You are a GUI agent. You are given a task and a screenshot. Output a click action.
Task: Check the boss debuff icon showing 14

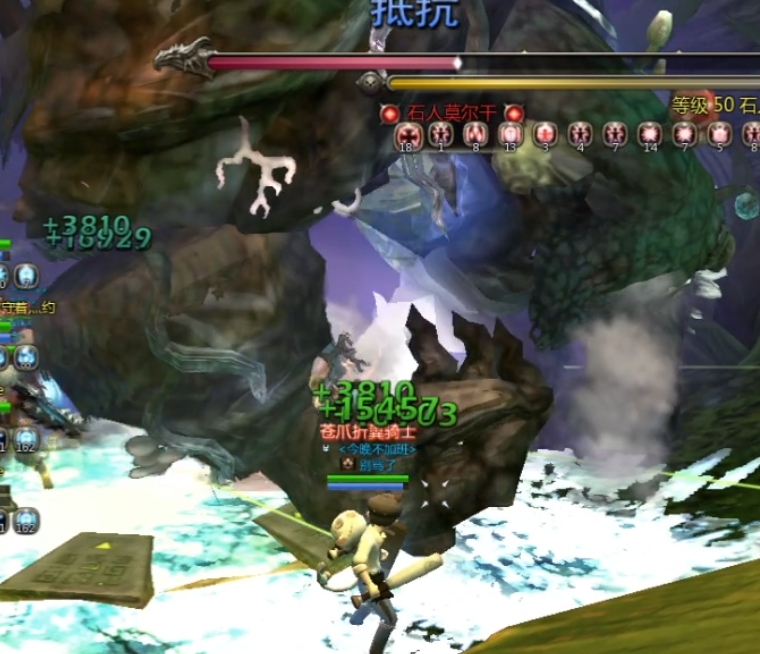point(651,134)
